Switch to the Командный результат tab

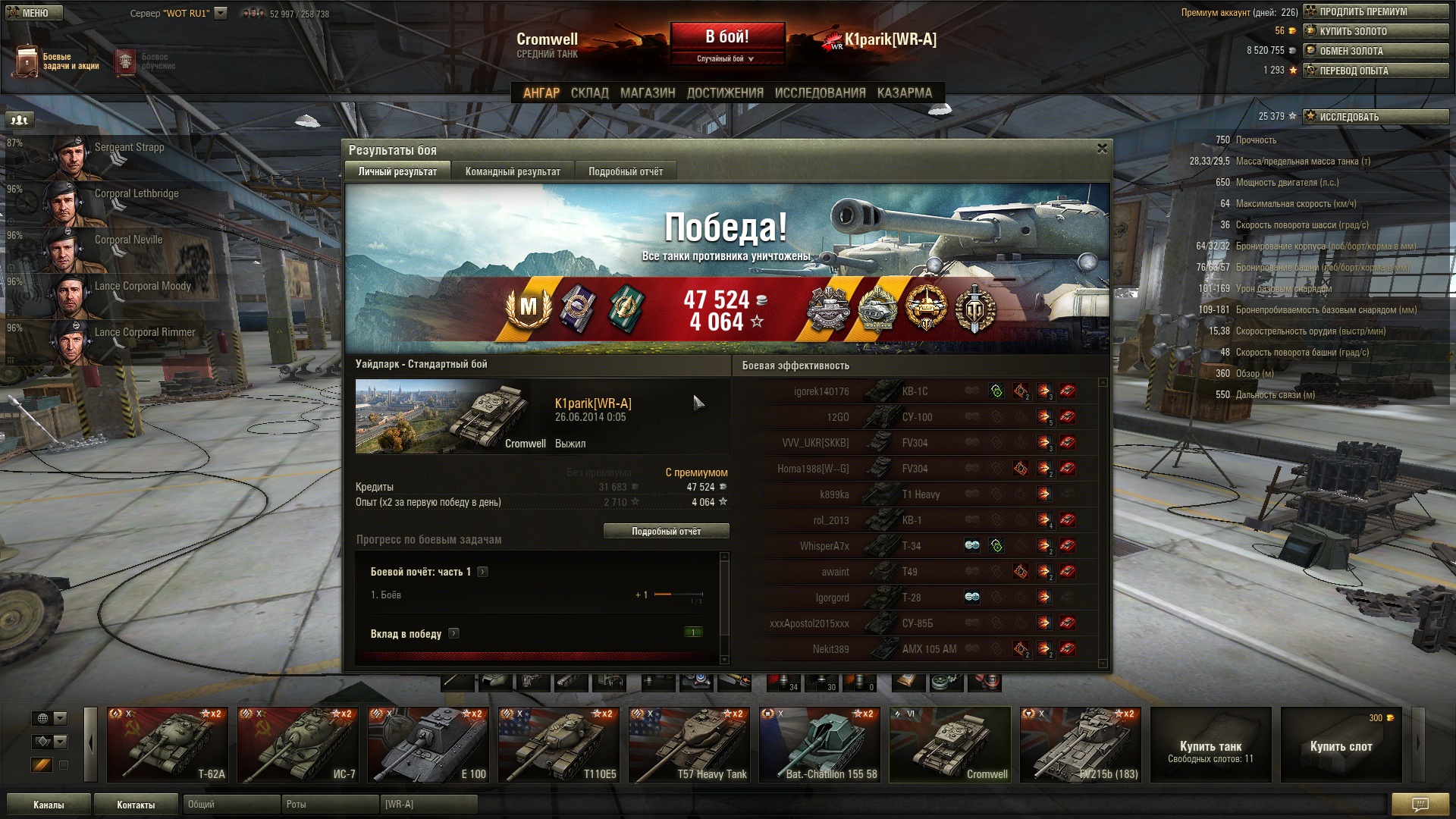point(513,171)
